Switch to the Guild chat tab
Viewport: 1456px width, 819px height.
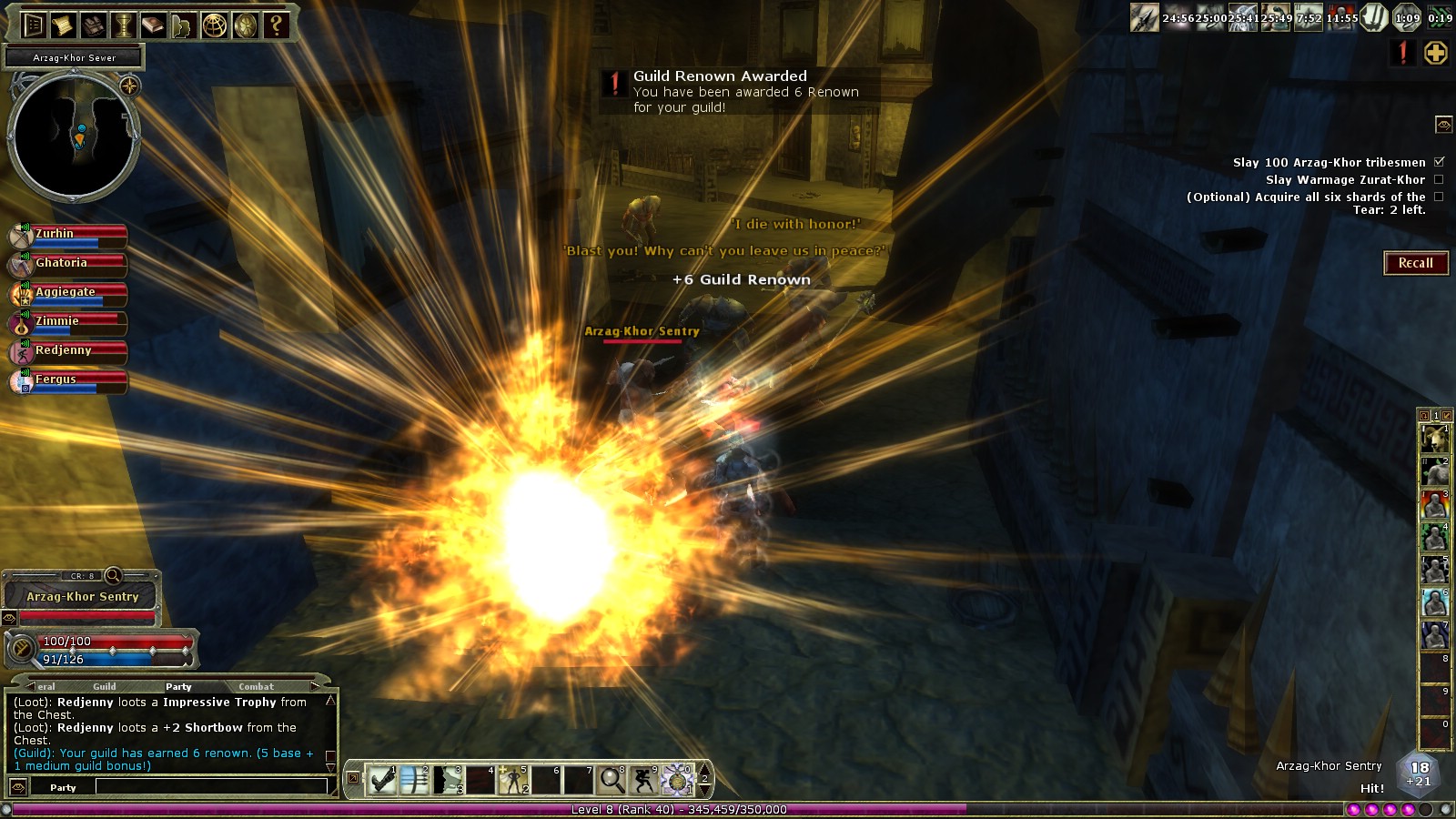(105, 686)
